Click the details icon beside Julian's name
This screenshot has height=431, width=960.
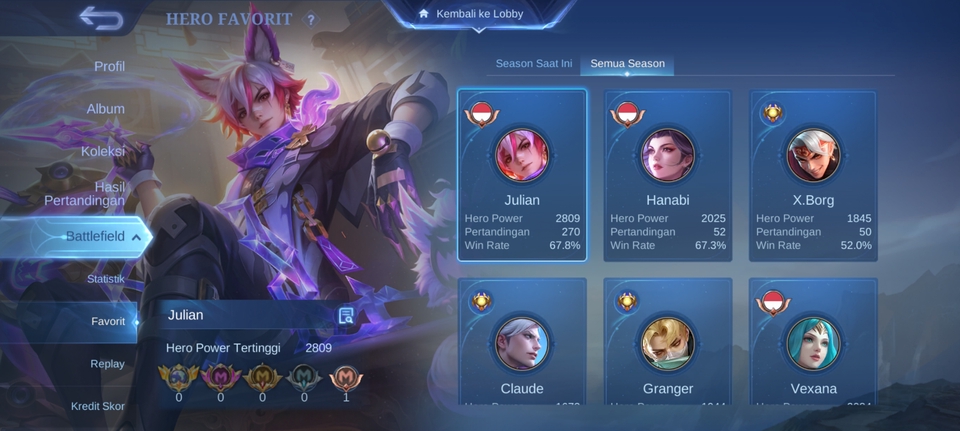pos(346,315)
